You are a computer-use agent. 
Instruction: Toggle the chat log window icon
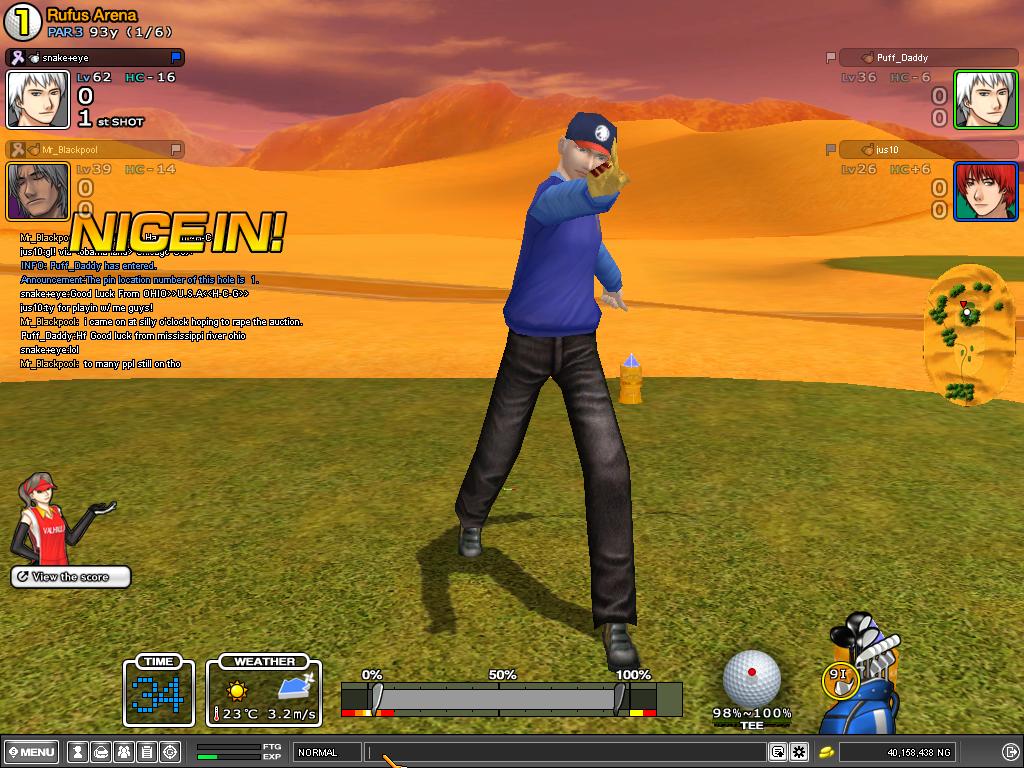(x=777, y=752)
